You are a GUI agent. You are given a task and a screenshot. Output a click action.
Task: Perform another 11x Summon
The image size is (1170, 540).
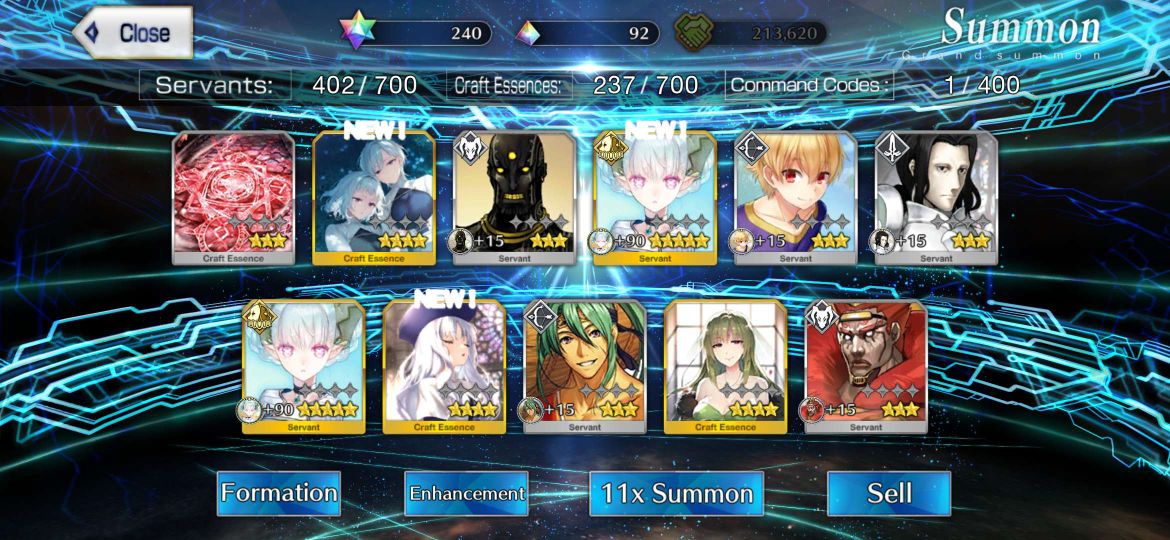pos(676,493)
